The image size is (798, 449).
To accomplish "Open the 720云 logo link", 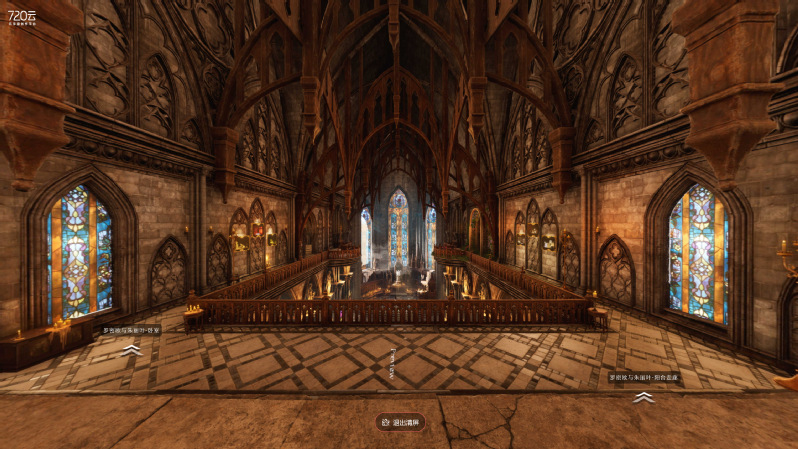I will 22,17.
